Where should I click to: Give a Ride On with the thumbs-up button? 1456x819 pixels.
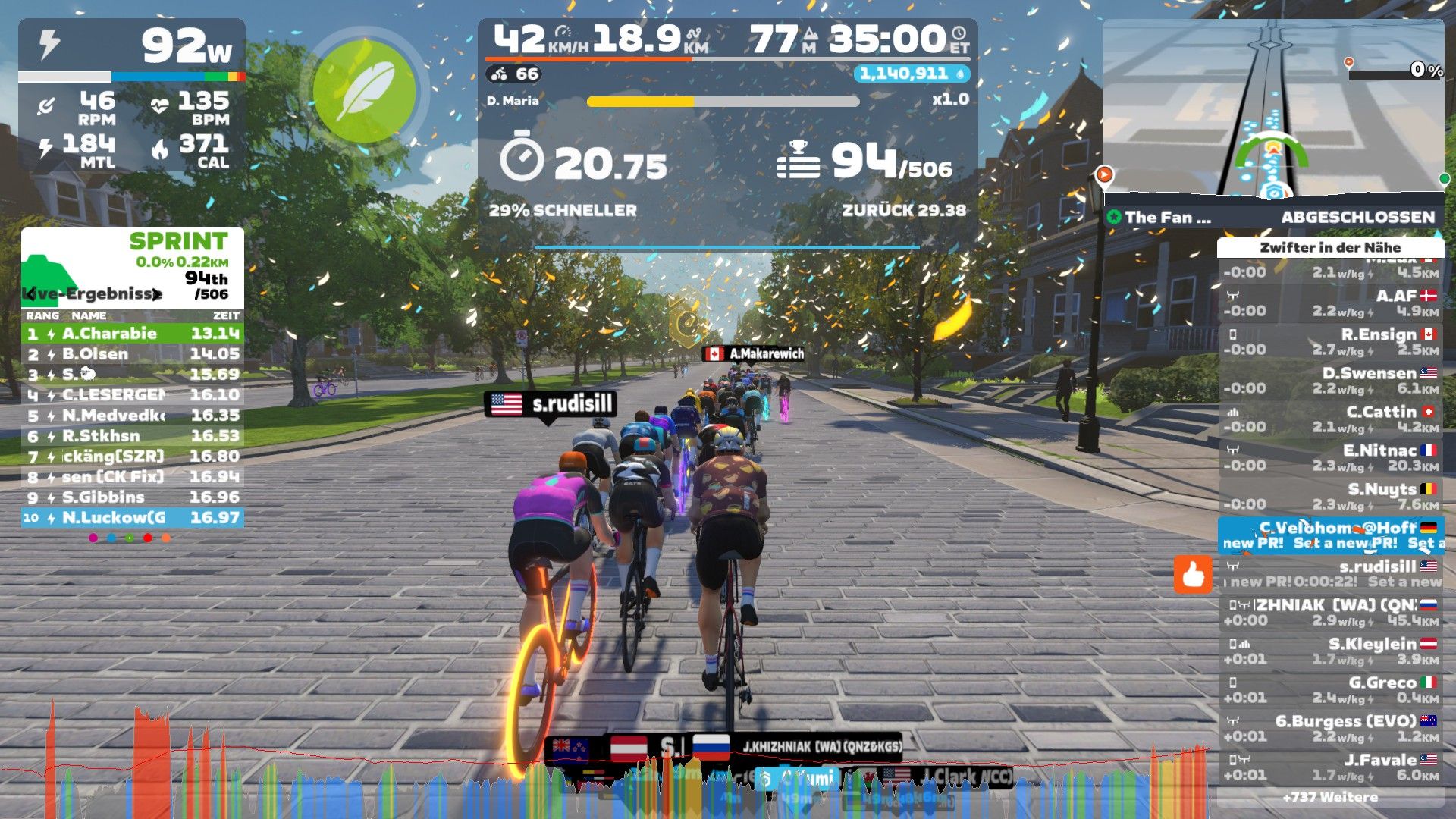(x=1193, y=574)
